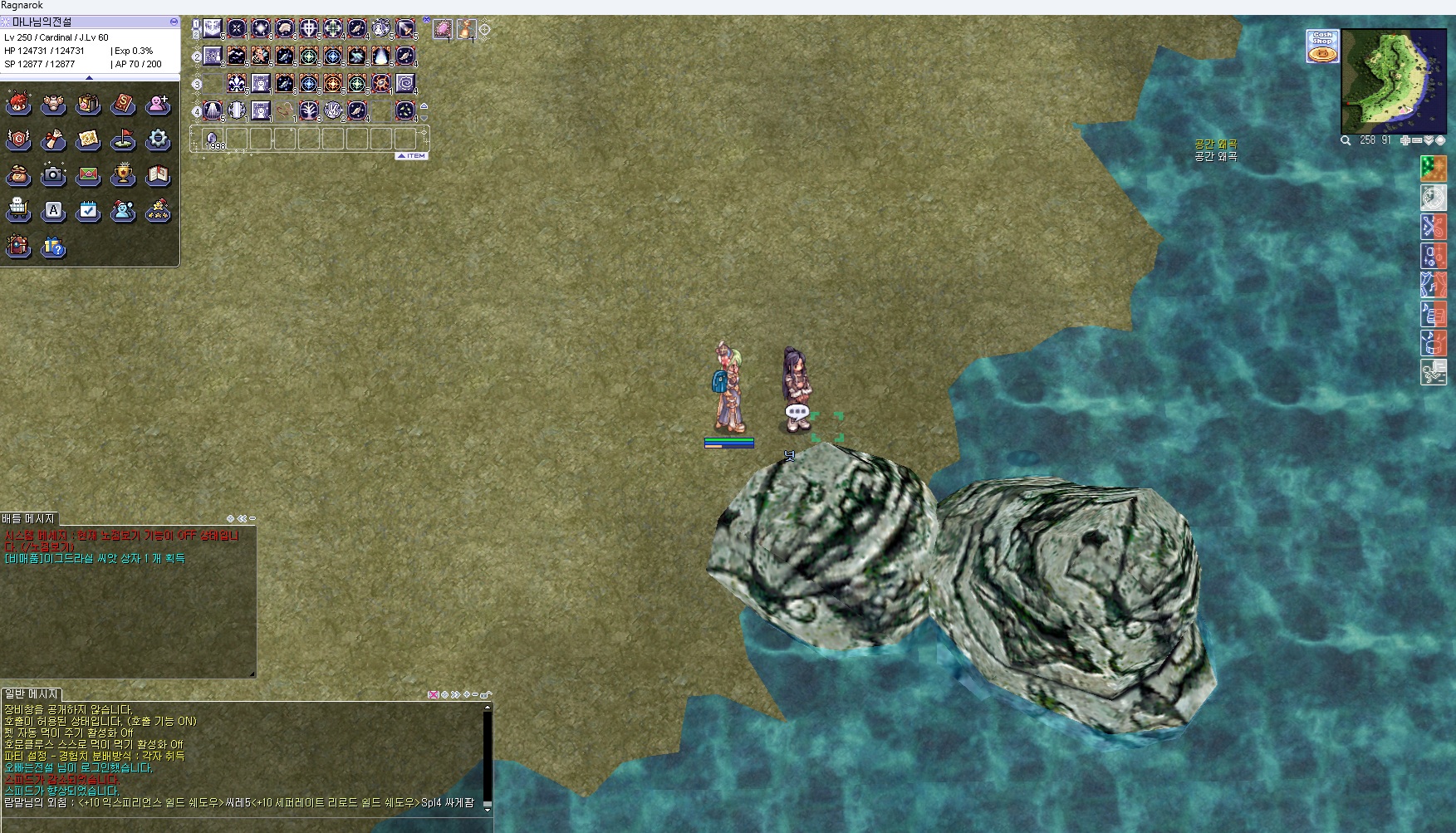Image resolution: width=1456 pixels, height=833 pixels.
Task: Click the running figure status icon
Action: coord(1433,371)
